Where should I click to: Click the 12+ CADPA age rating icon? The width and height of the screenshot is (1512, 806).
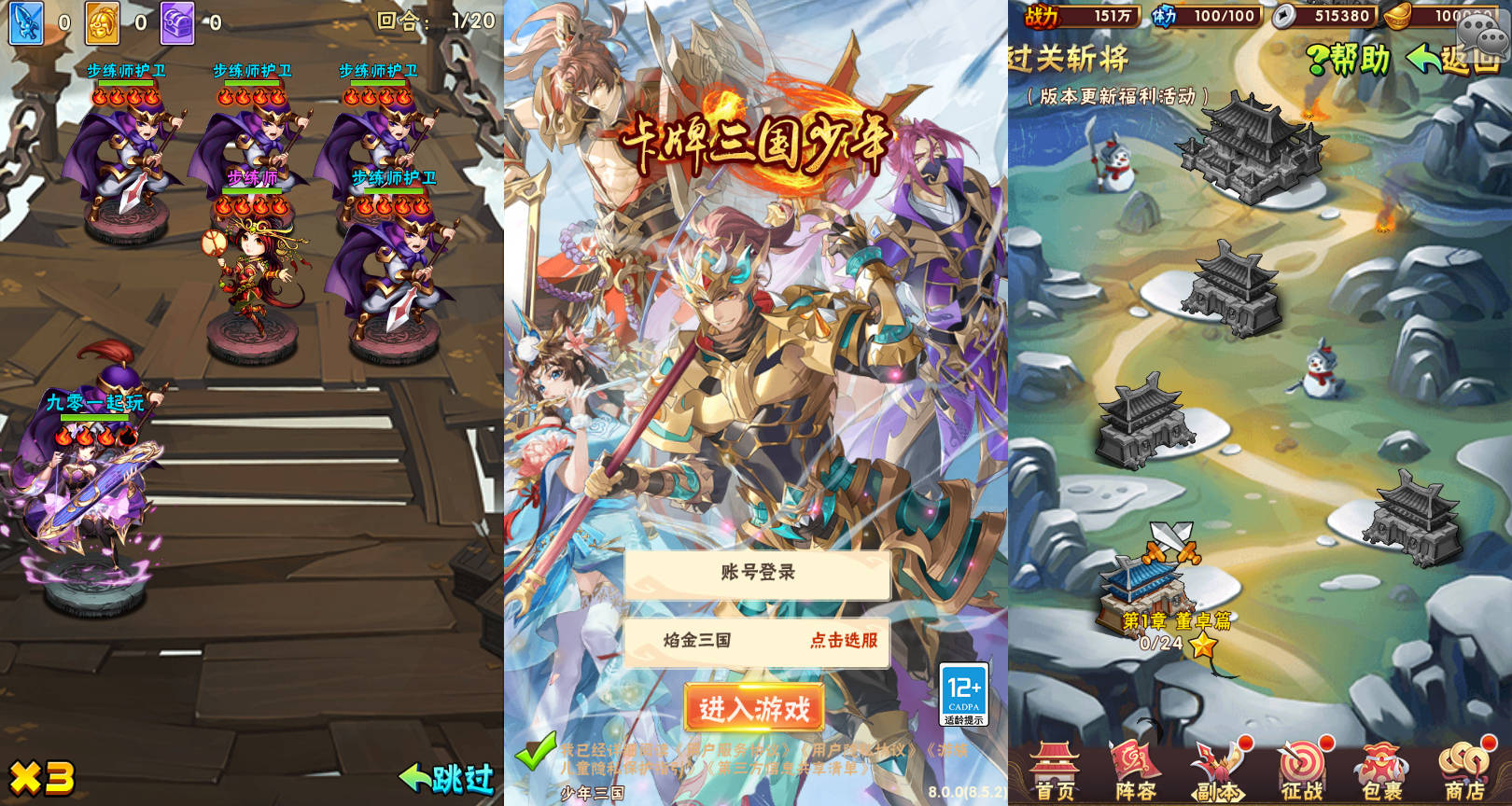click(x=963, y=692)
